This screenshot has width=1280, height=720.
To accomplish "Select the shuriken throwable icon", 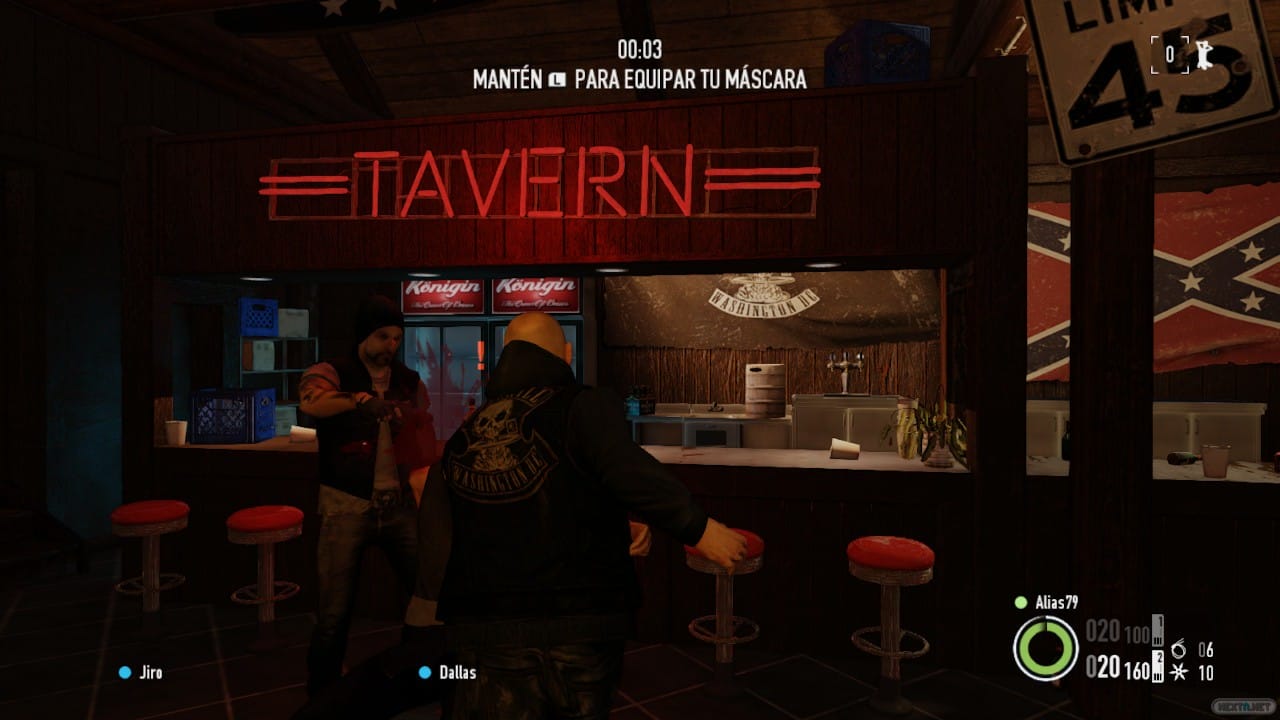I will pos(1178,673).
